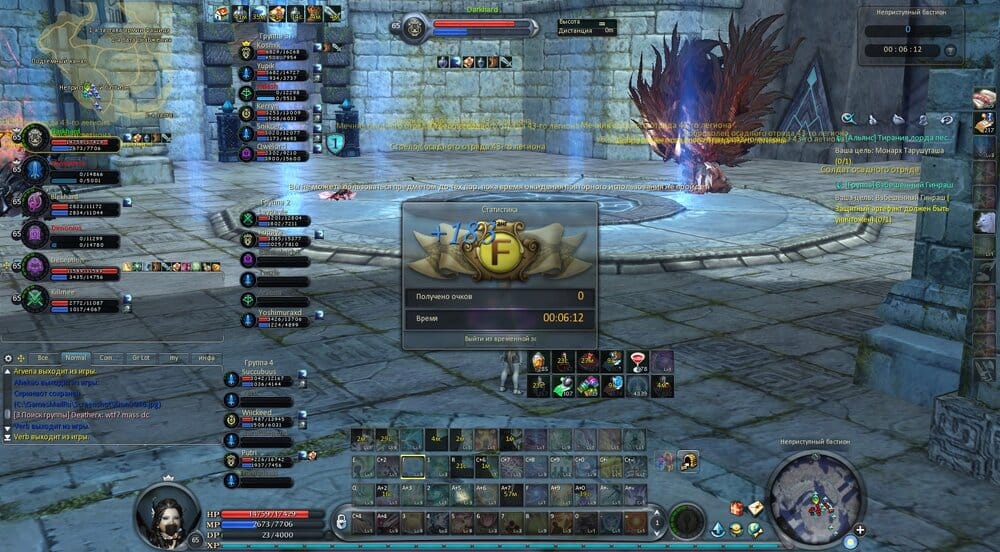Open the round green gauge beside the hotbar

click(x=687, y=520)
